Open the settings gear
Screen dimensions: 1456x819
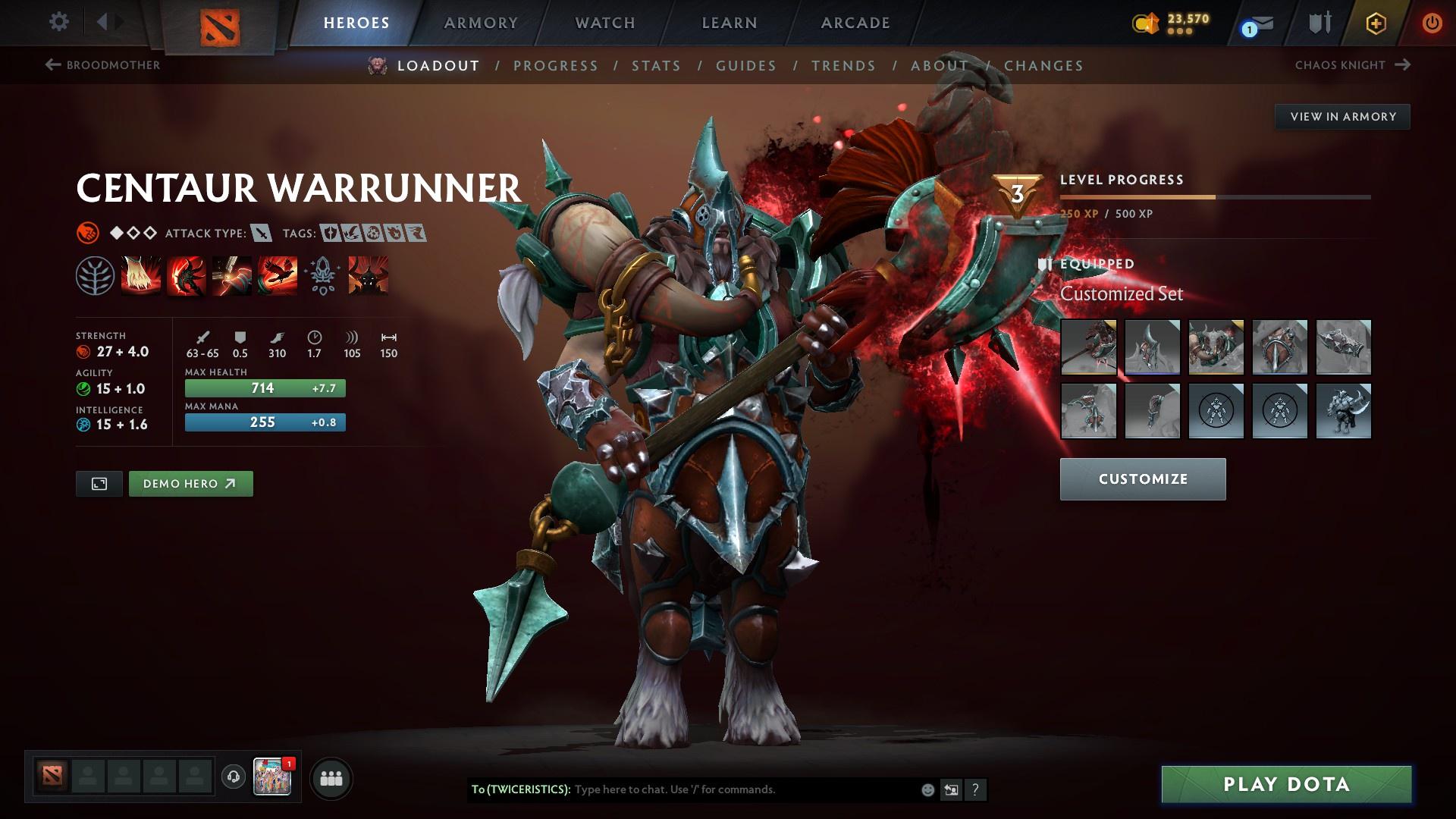(x=59, y=23)
